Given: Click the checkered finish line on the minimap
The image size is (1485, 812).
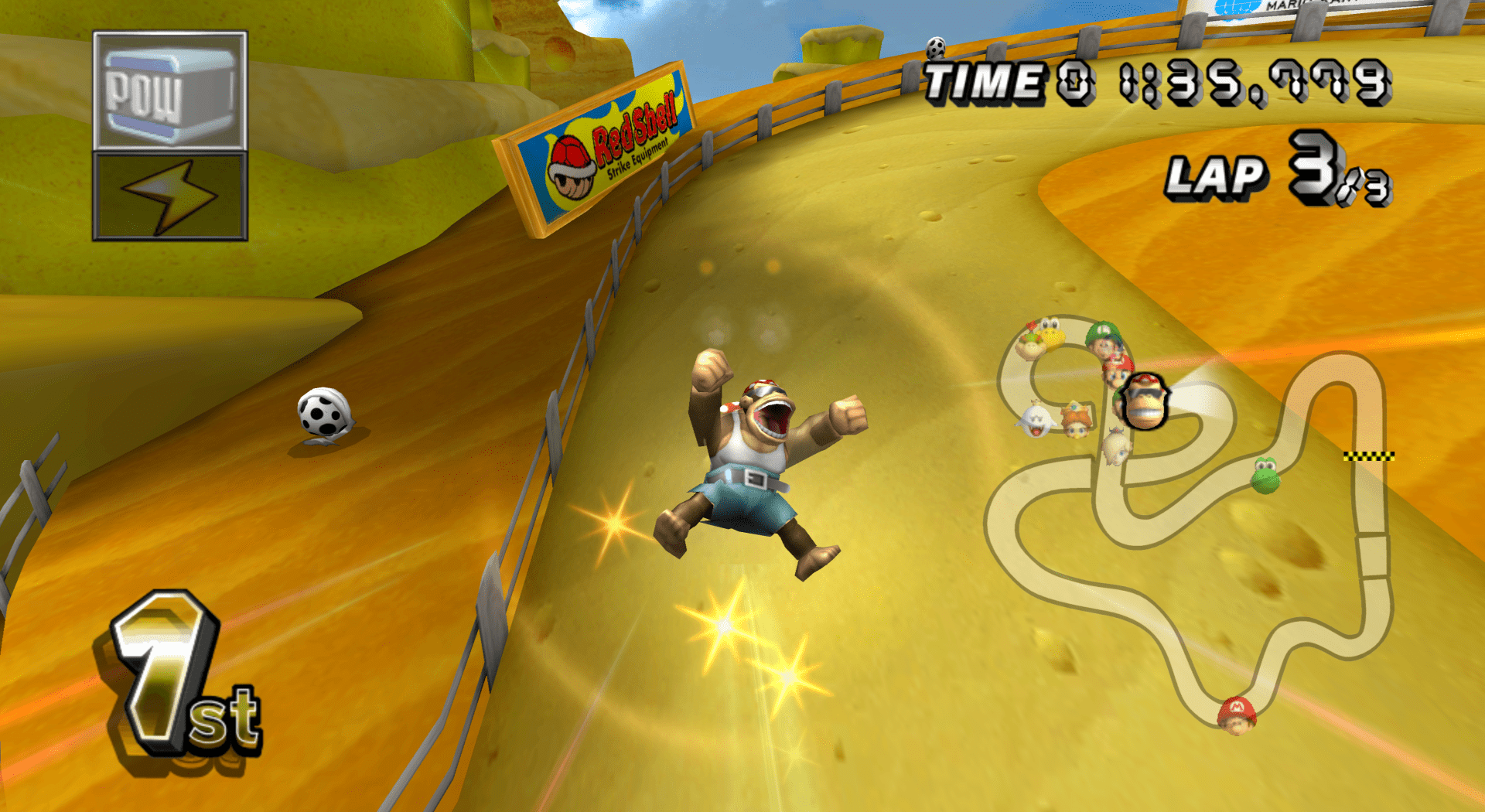Looking at the screenshot, I should [x=1368, y=456].
